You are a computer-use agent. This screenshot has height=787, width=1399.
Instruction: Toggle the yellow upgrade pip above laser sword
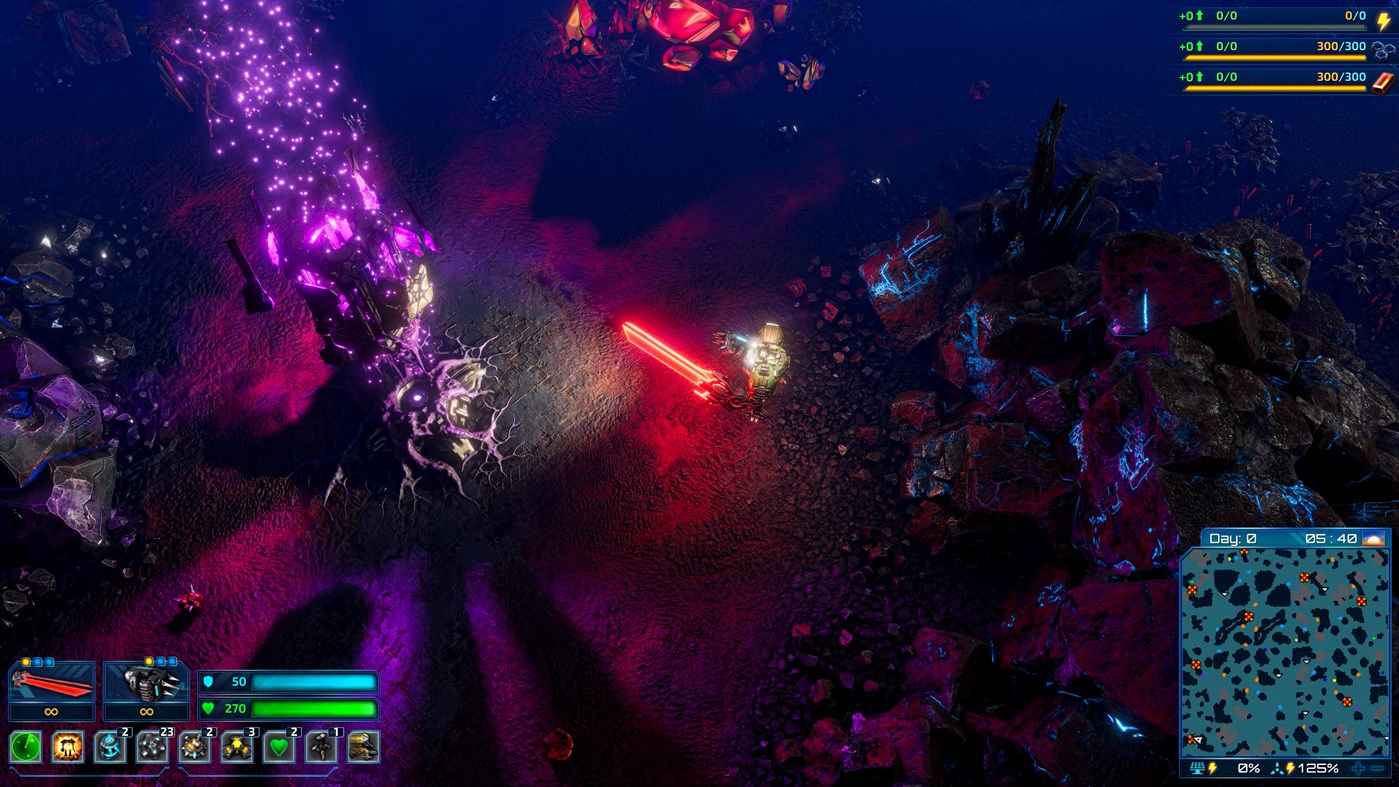pos(26,660)
